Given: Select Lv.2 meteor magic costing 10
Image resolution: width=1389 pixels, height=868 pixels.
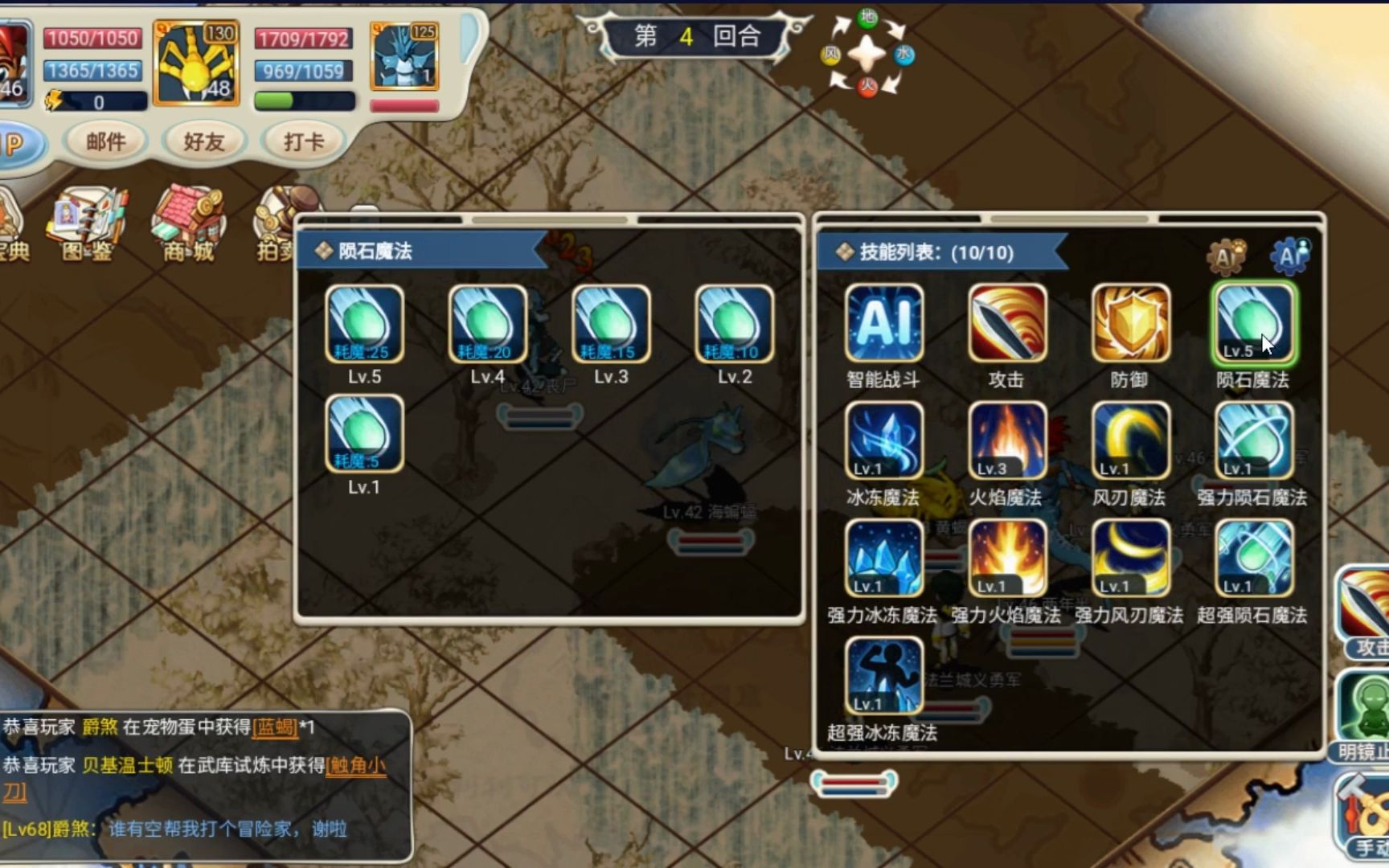Looking at the screenshot, I should point(734,324).
